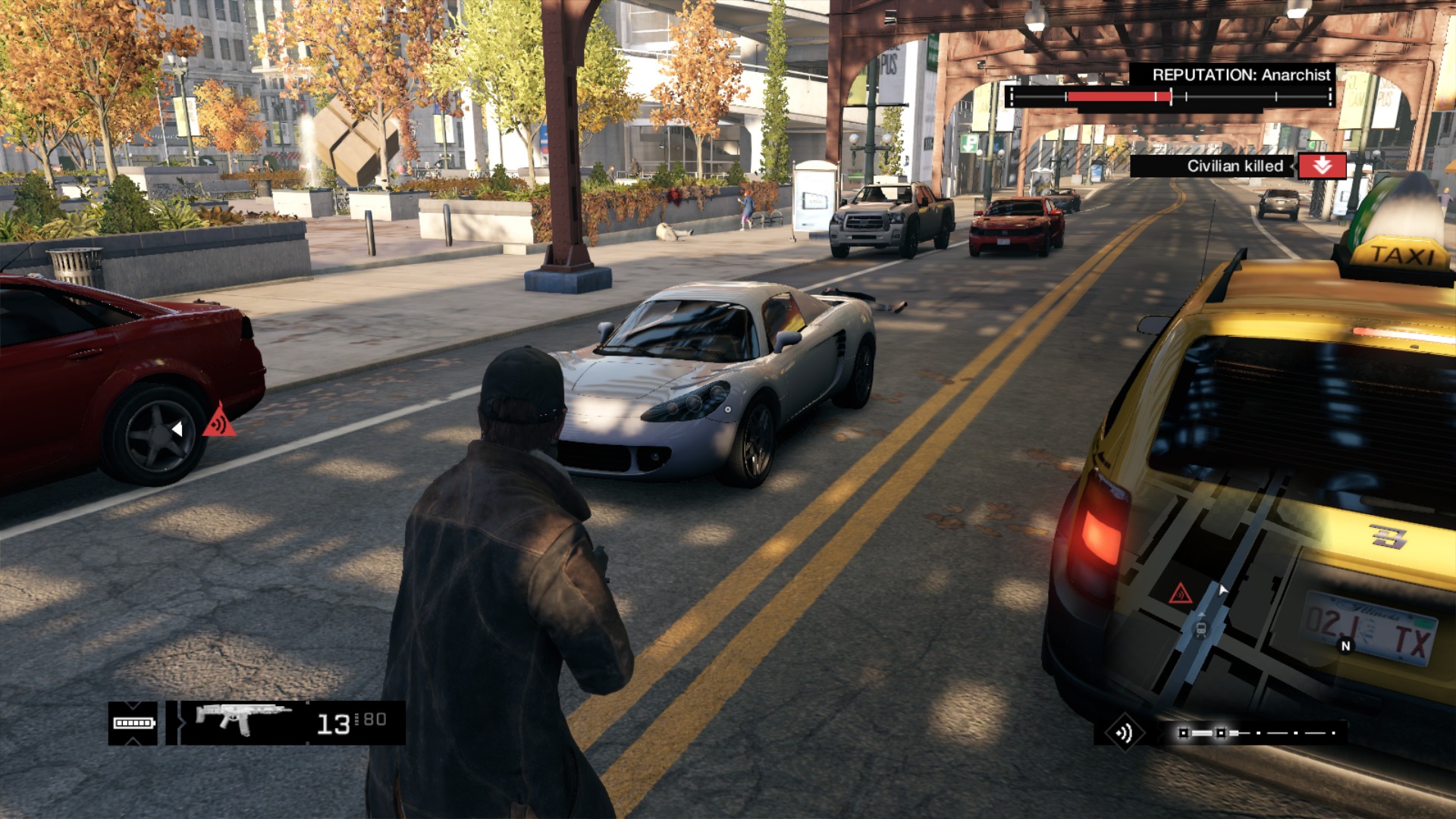
Task: Click the red triangle marker on minimap
Action: tap(1180, 594)
